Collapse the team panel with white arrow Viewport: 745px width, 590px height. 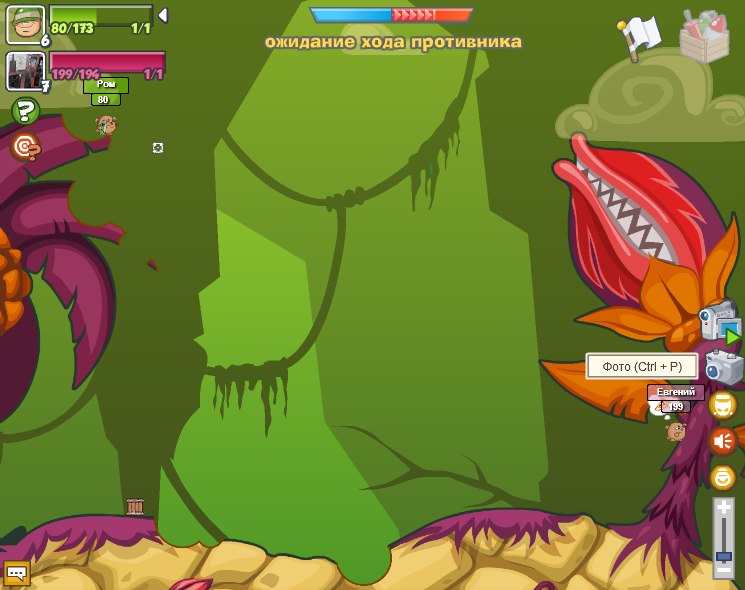pyautogui.click(x=162, y=15)
